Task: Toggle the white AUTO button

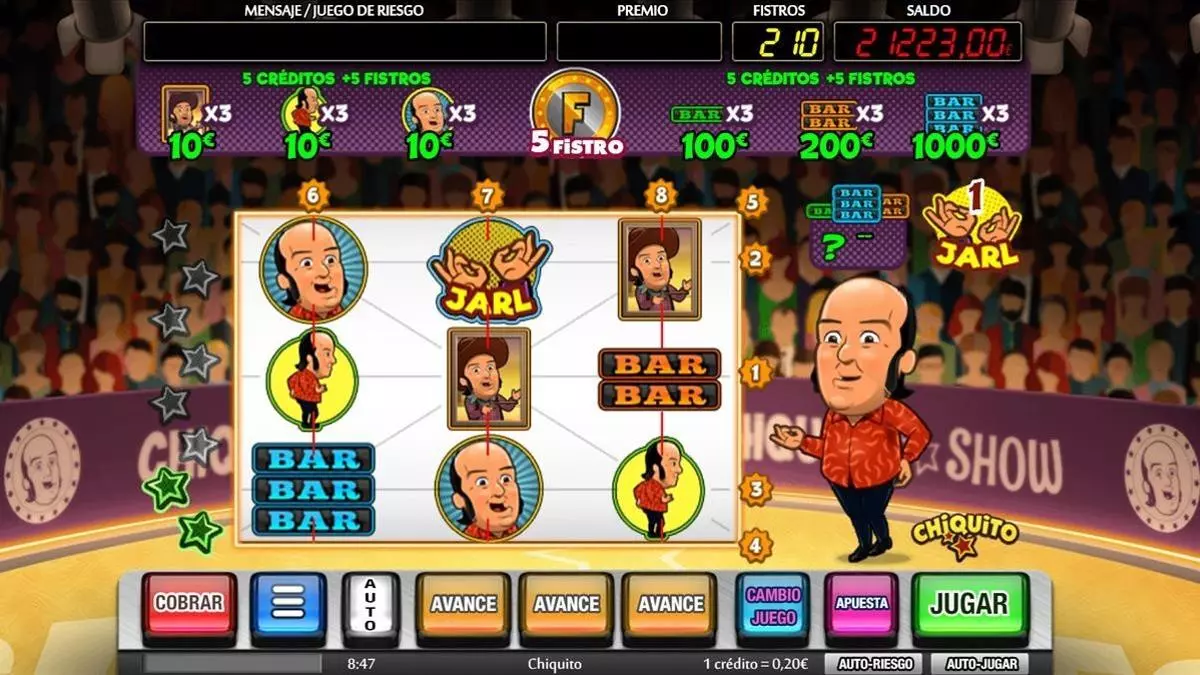Action: click(x=370, y=604)
